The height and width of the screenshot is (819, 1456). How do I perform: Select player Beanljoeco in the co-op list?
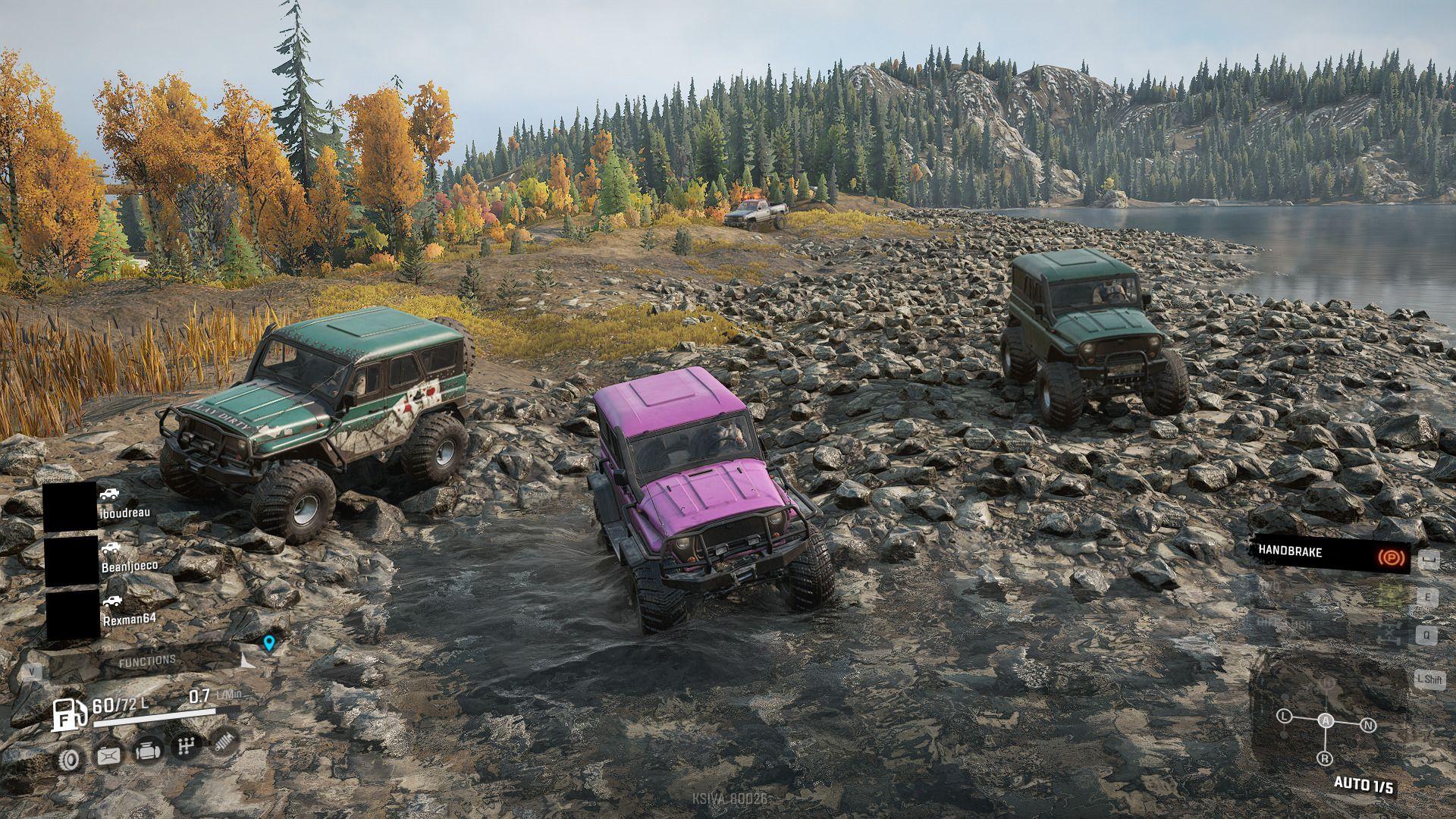coord(130,566)
